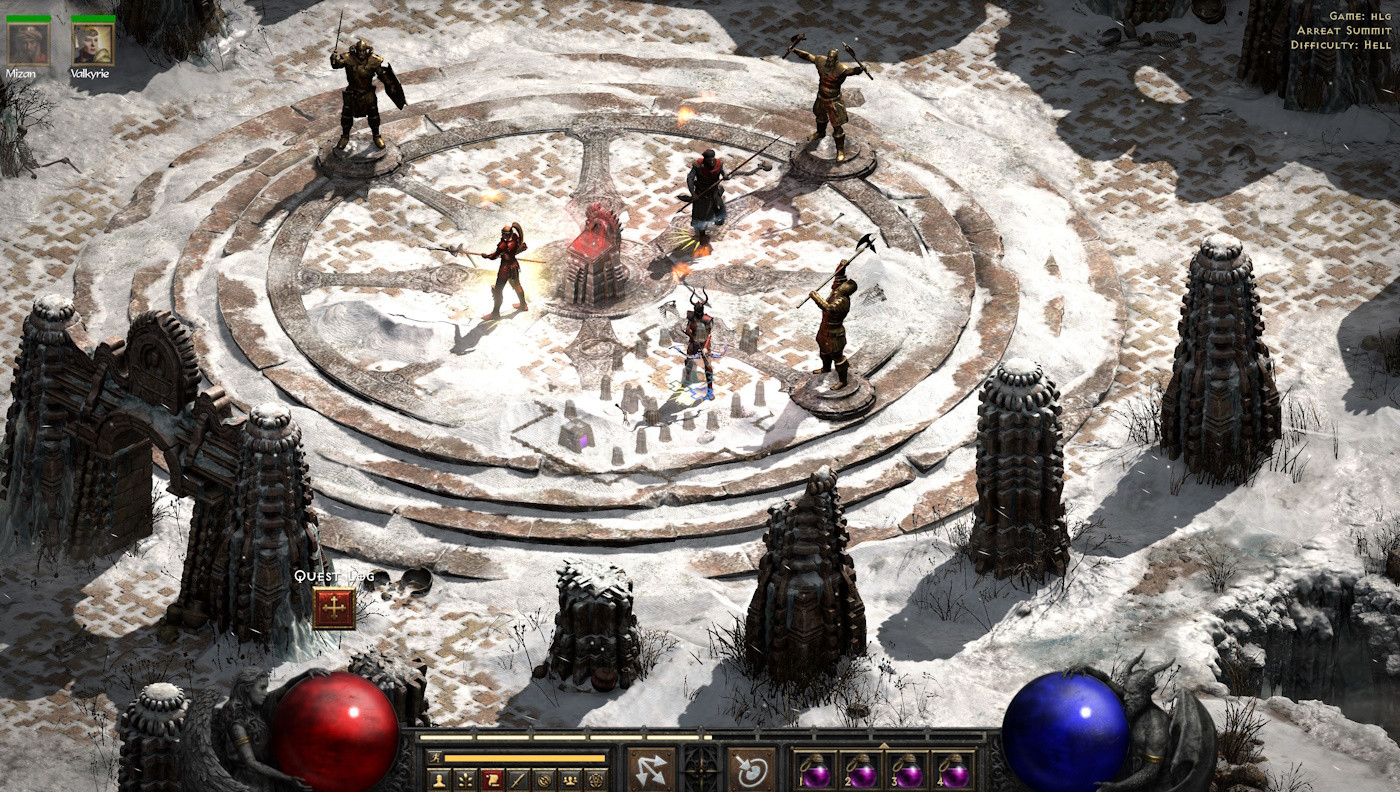The height and width of the screenshot is (792, 1400).
Task: Toggle the run/walk running figure icon
Action: [x=436, y=758]
